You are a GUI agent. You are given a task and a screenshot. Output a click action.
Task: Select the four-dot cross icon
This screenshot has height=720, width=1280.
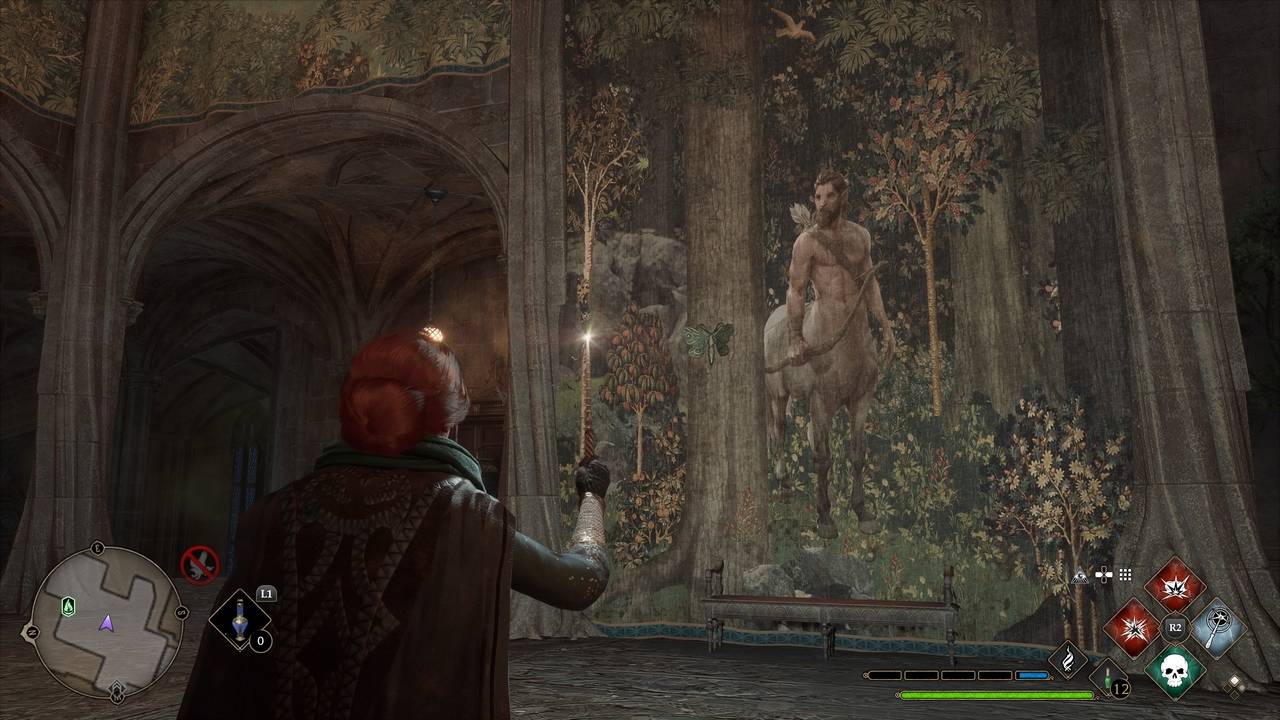pyautogui.click(x=1103, y=575)
